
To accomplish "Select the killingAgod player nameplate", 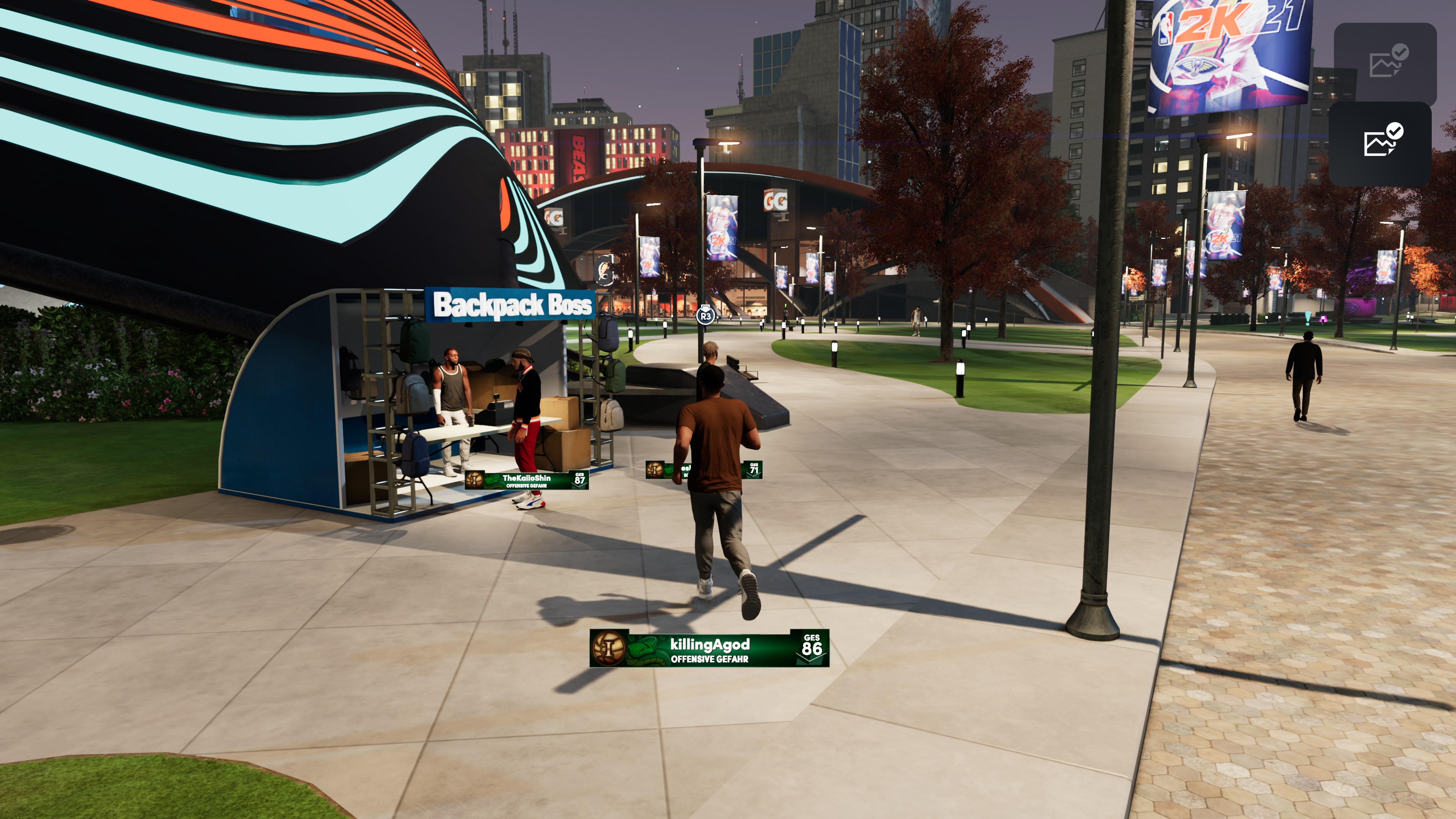I will coord(709,648).
